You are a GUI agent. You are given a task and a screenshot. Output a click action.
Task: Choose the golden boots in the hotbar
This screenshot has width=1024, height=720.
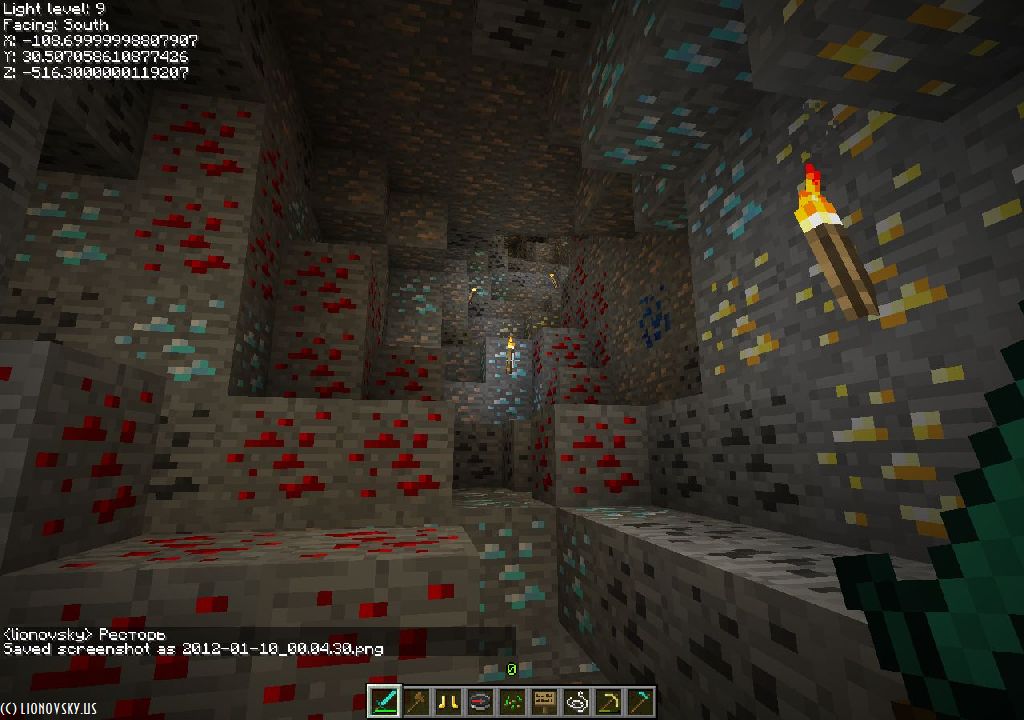pos(449,702)
